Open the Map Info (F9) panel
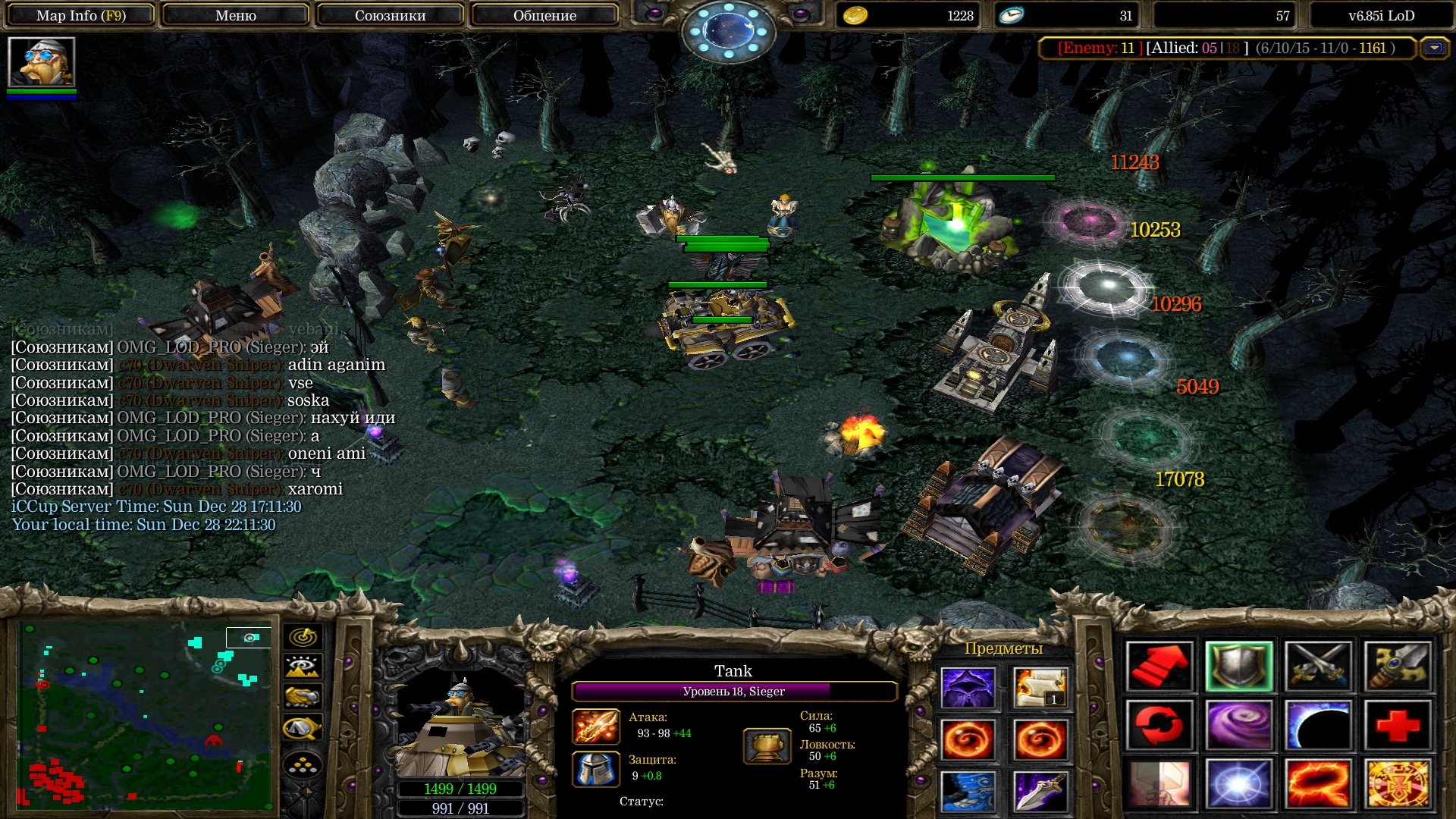Viewport: 1456px width, 819px height. click(x=81, y=15)
